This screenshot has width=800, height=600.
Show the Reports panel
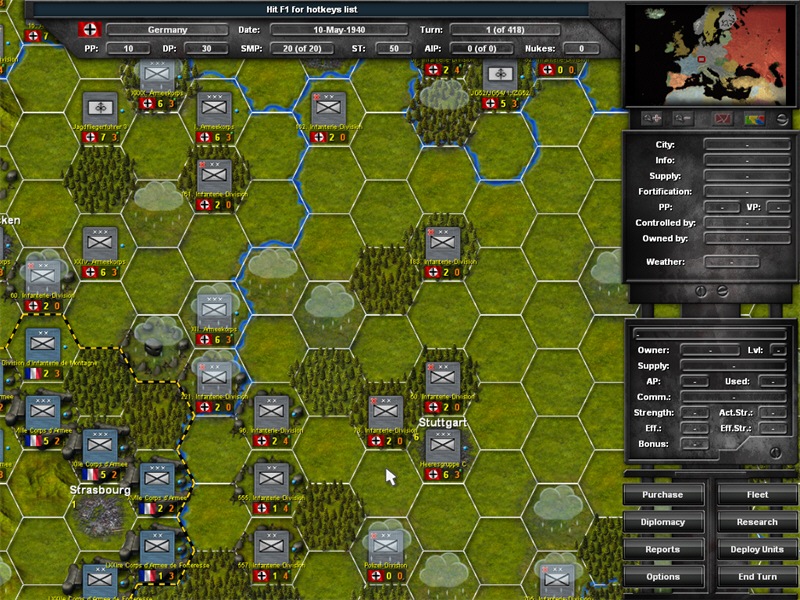[x=663, y=549]
